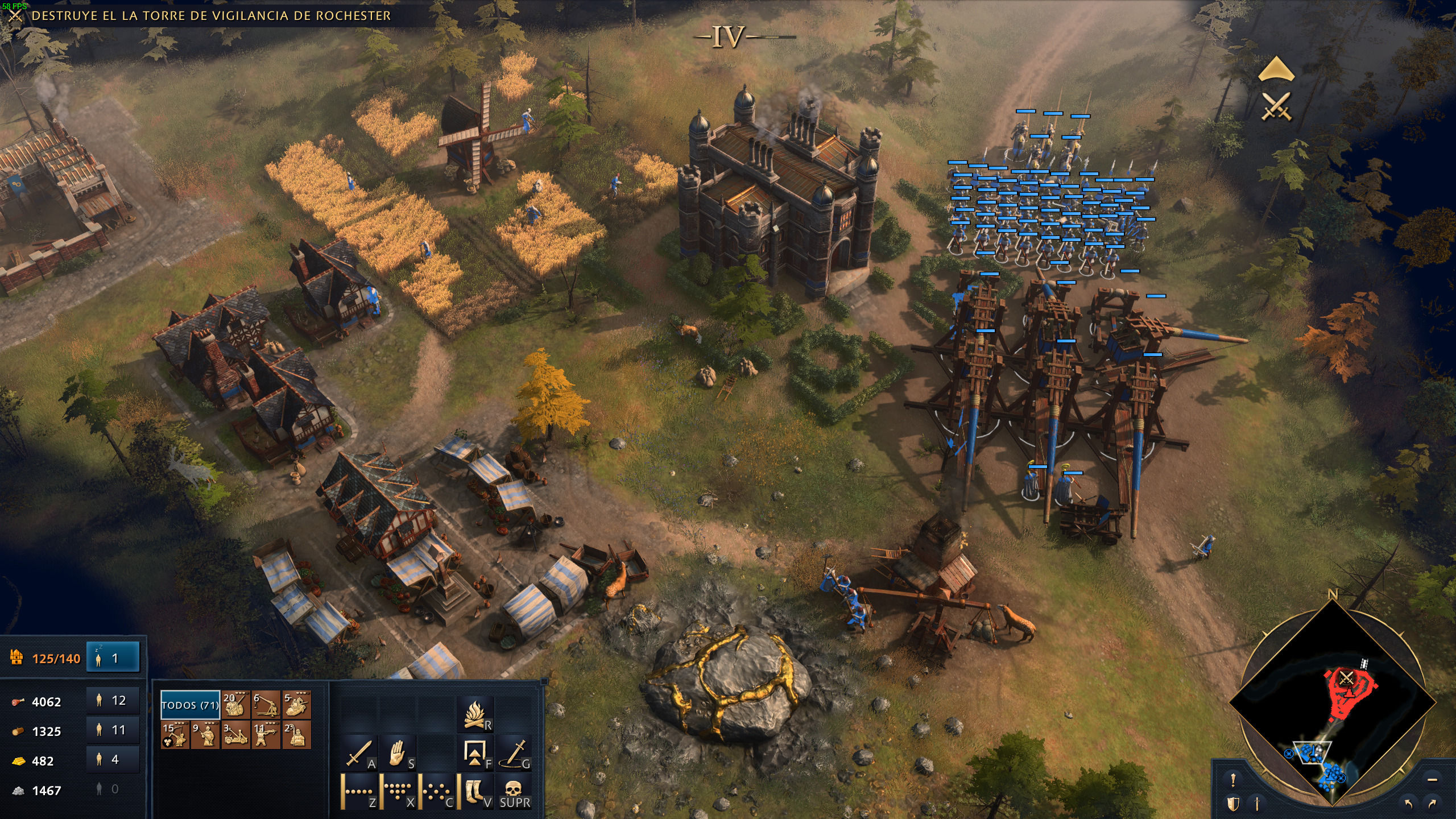Choose the group of 6 trebuchets
The image size is (1456, 819).
(266, 705)
